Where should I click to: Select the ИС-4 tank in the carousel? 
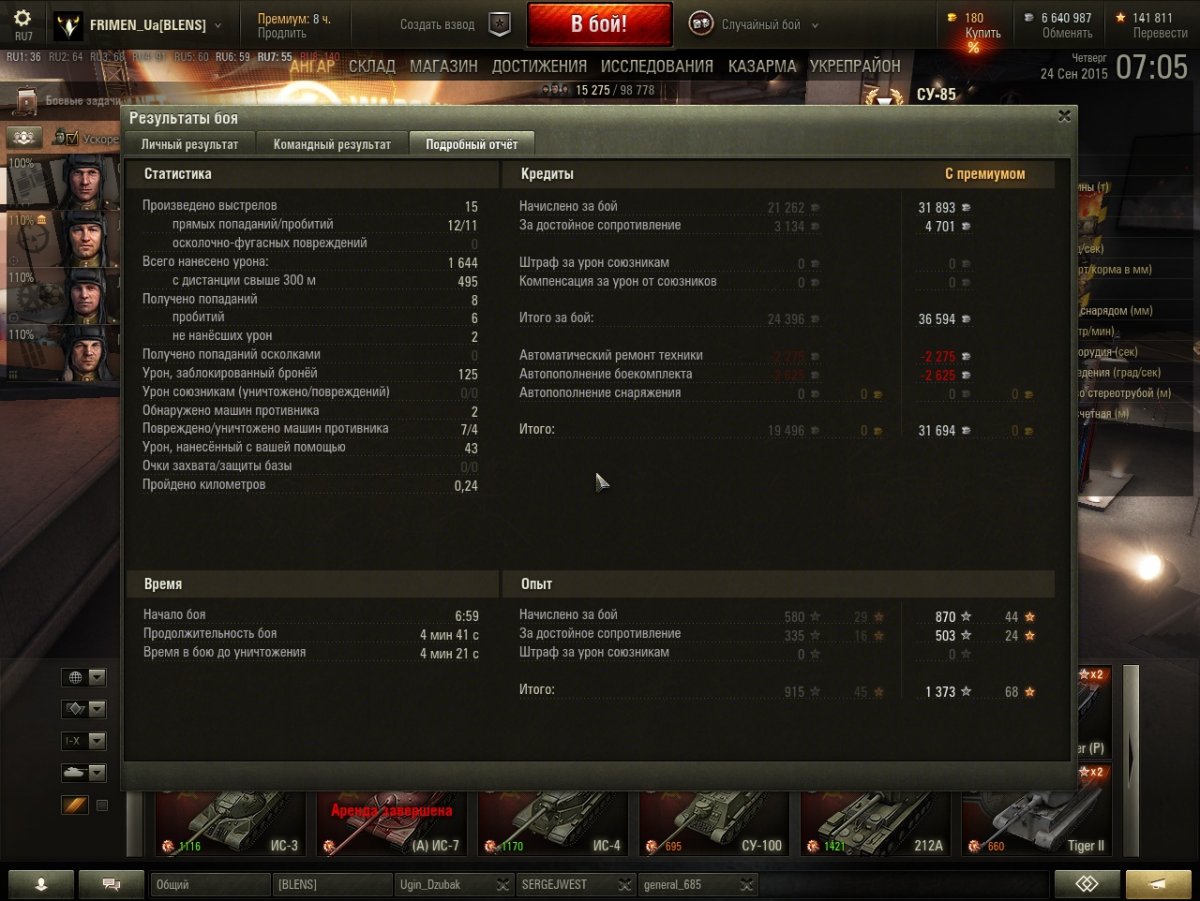pos(552,825)
